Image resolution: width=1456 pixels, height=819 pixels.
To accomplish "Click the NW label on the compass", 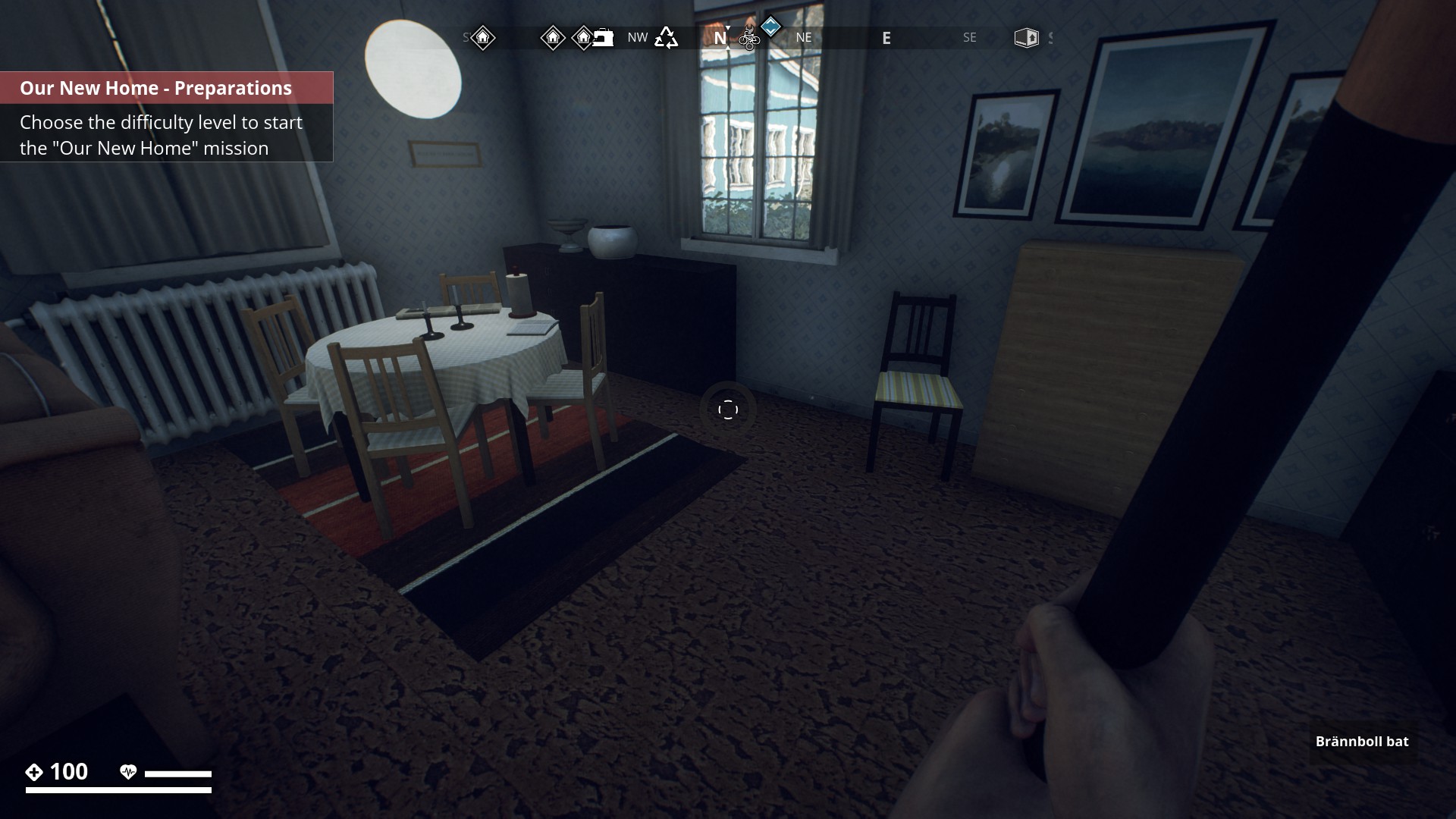I will [638, 37].
